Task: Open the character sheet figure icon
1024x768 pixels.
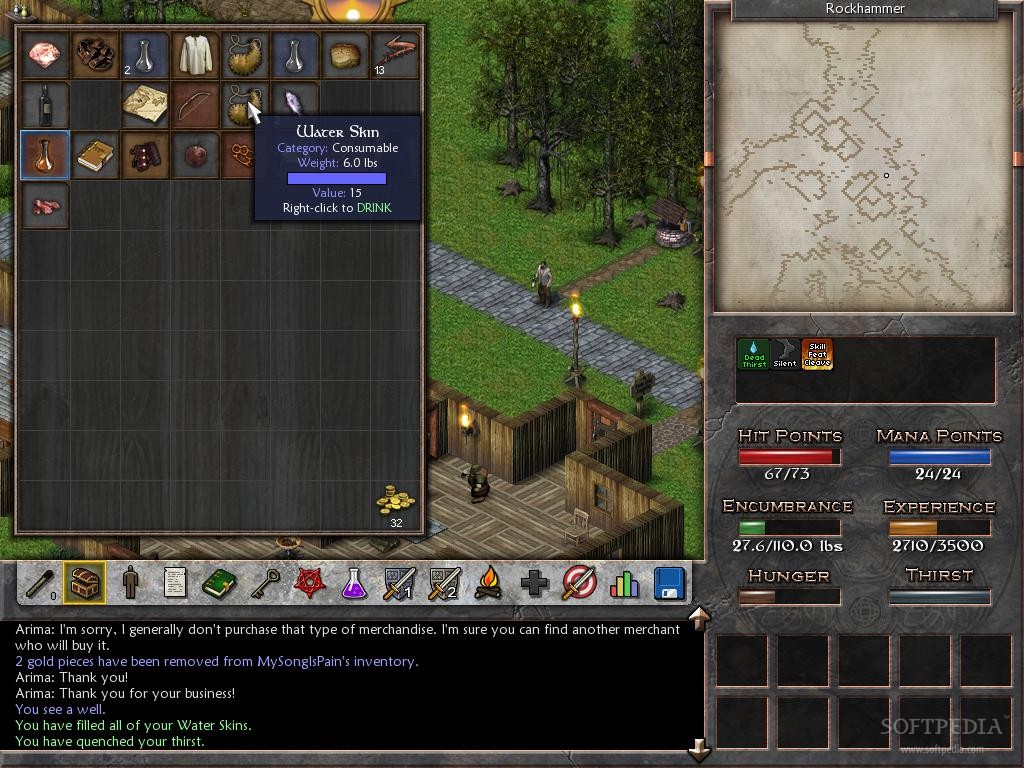Action: (x=130, y=582)
